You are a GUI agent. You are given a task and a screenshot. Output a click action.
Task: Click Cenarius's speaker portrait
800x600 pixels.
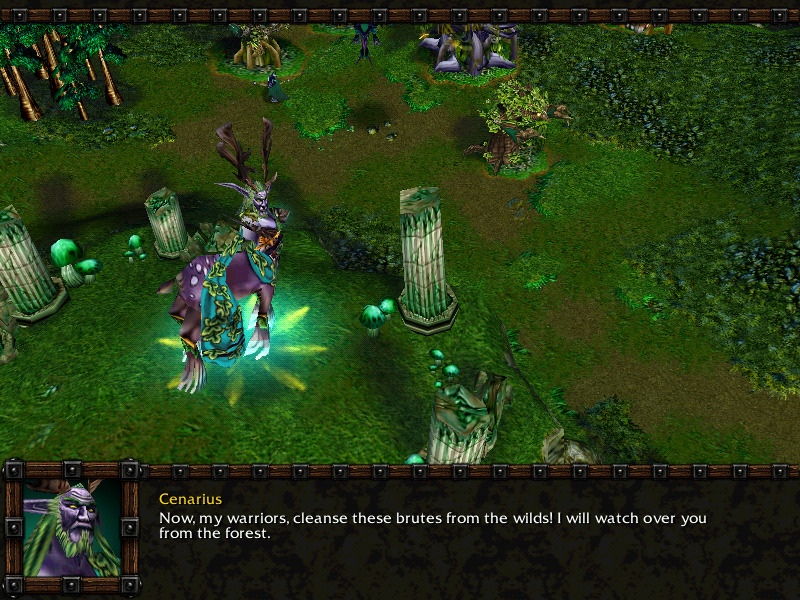[x=71, y=528]
